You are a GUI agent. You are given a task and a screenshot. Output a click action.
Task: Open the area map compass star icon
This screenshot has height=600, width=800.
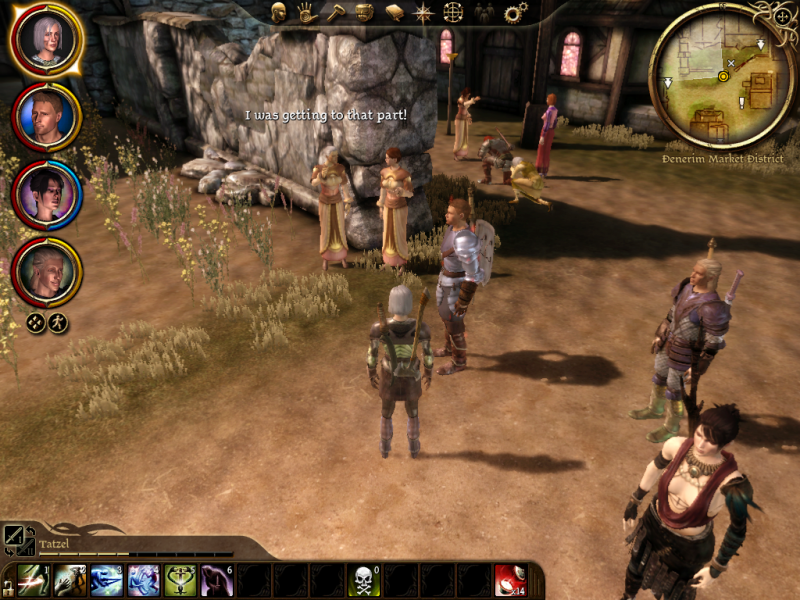tap(424, 12)
